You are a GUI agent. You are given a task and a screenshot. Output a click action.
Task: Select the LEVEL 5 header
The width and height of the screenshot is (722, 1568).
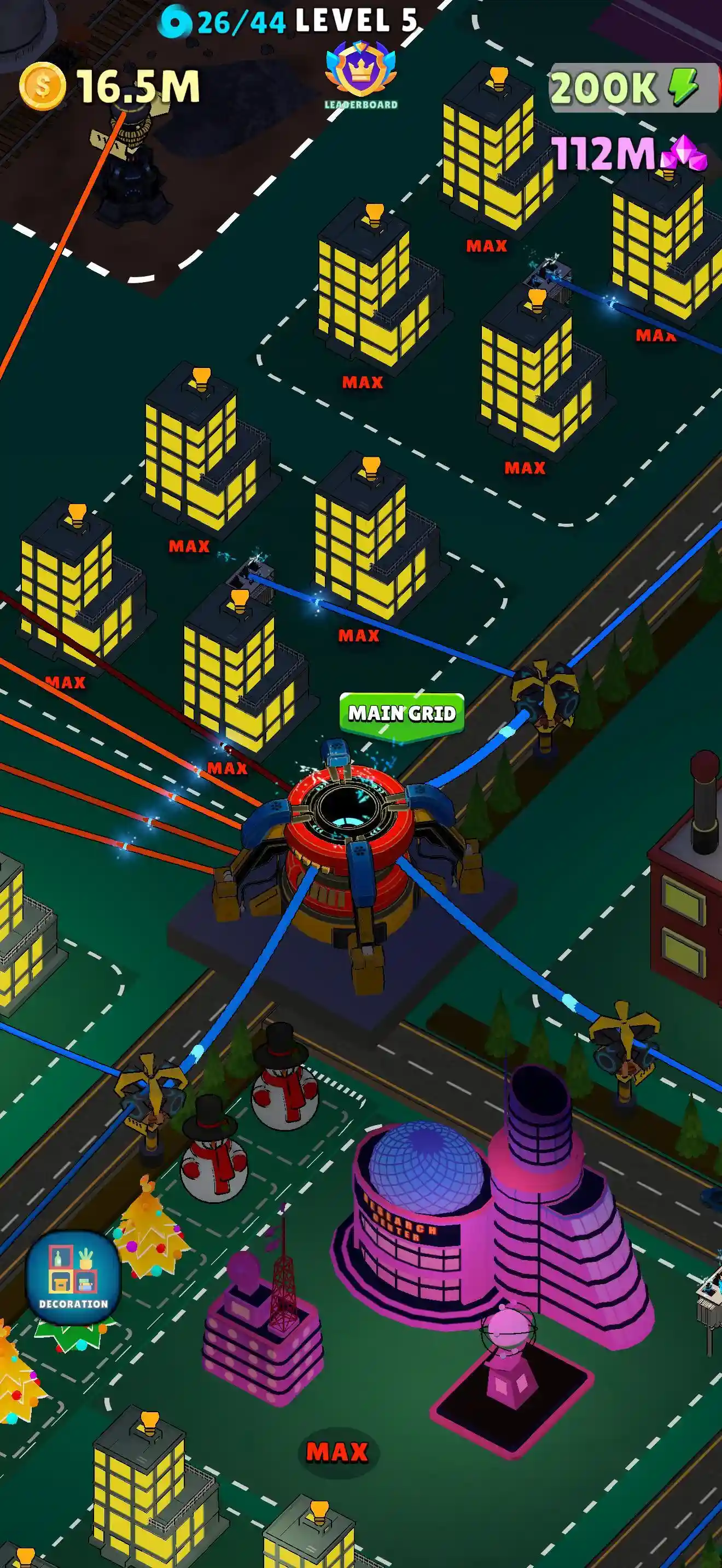[353, 21]
